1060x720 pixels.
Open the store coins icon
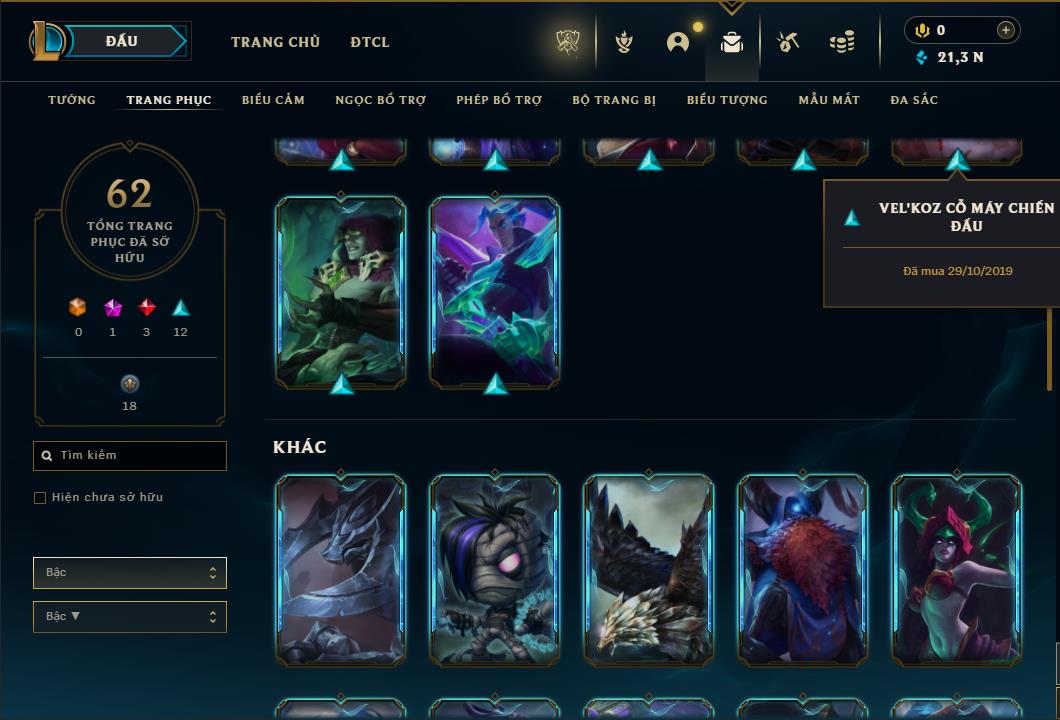(842, 42)
